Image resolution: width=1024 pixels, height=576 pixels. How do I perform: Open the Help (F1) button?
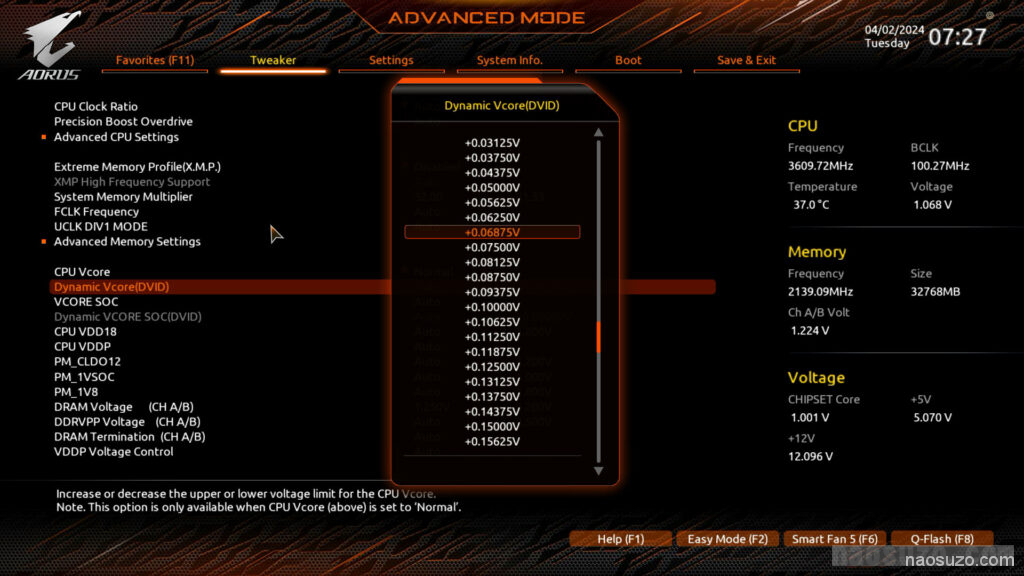[x=620, y=539]
